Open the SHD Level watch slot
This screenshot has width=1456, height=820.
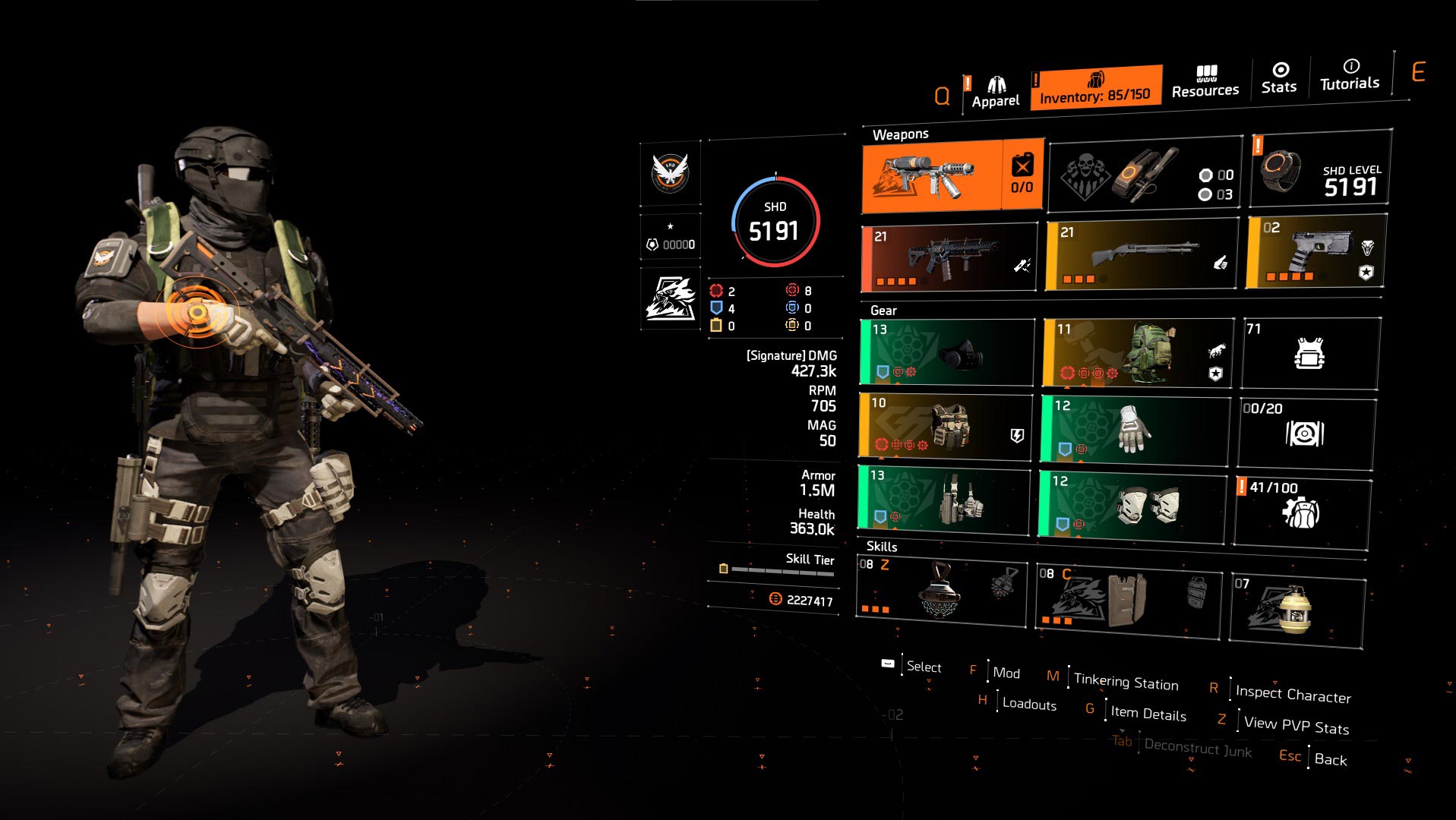click(x=1320, y=169)
